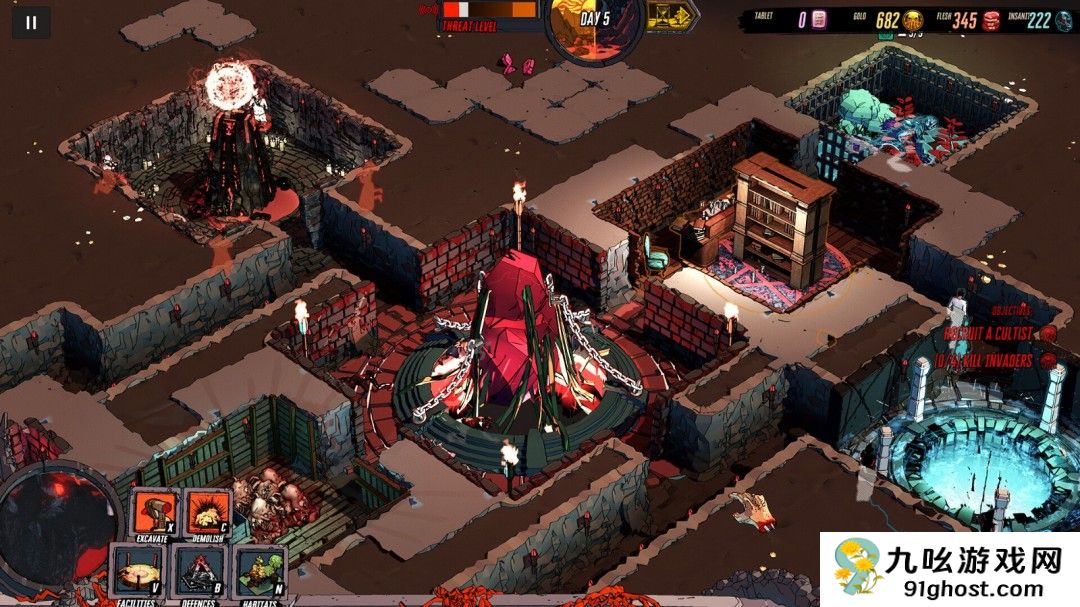This screenshot has width=1080, height=607.
Task: Pause the game with the pause button
Action: pos(31,22)
